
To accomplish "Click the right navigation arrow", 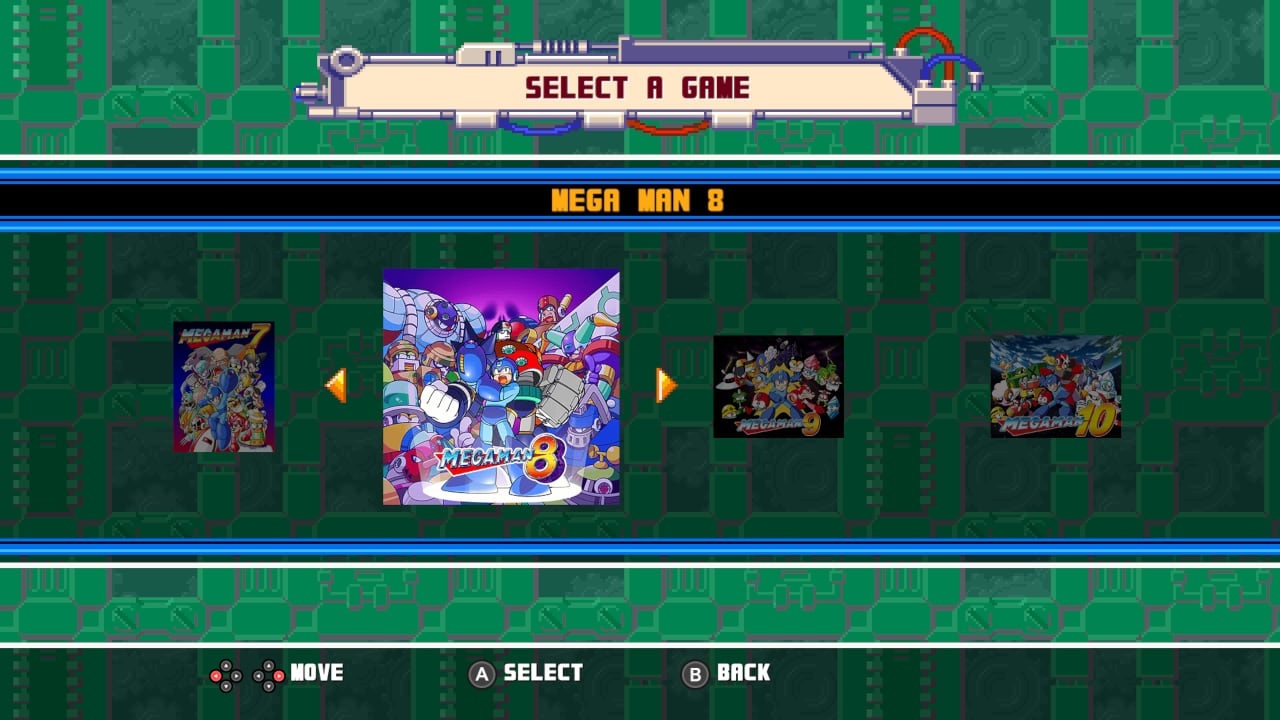I will click(664, 385).
